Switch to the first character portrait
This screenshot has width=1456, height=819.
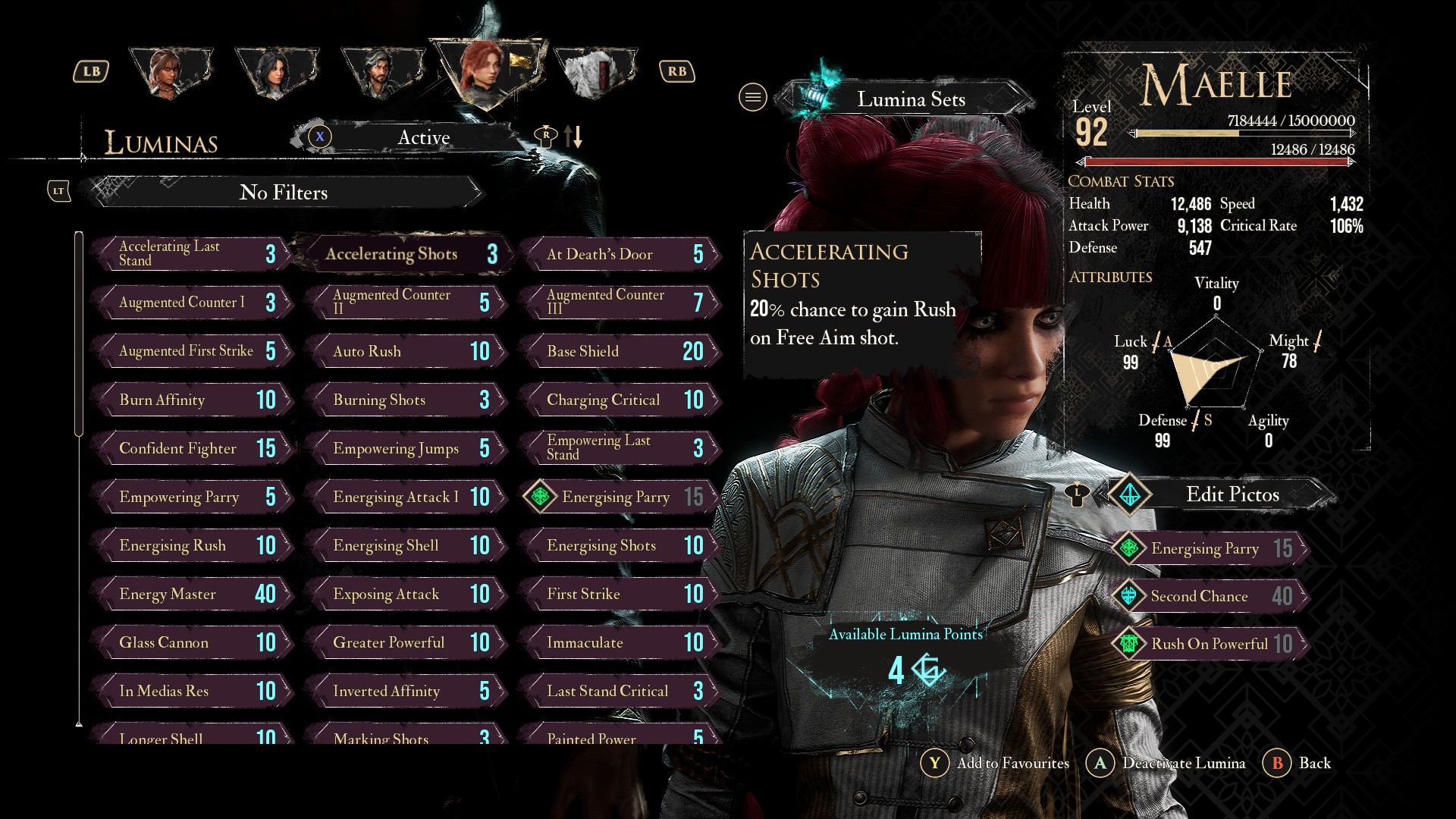pos(170,73)
